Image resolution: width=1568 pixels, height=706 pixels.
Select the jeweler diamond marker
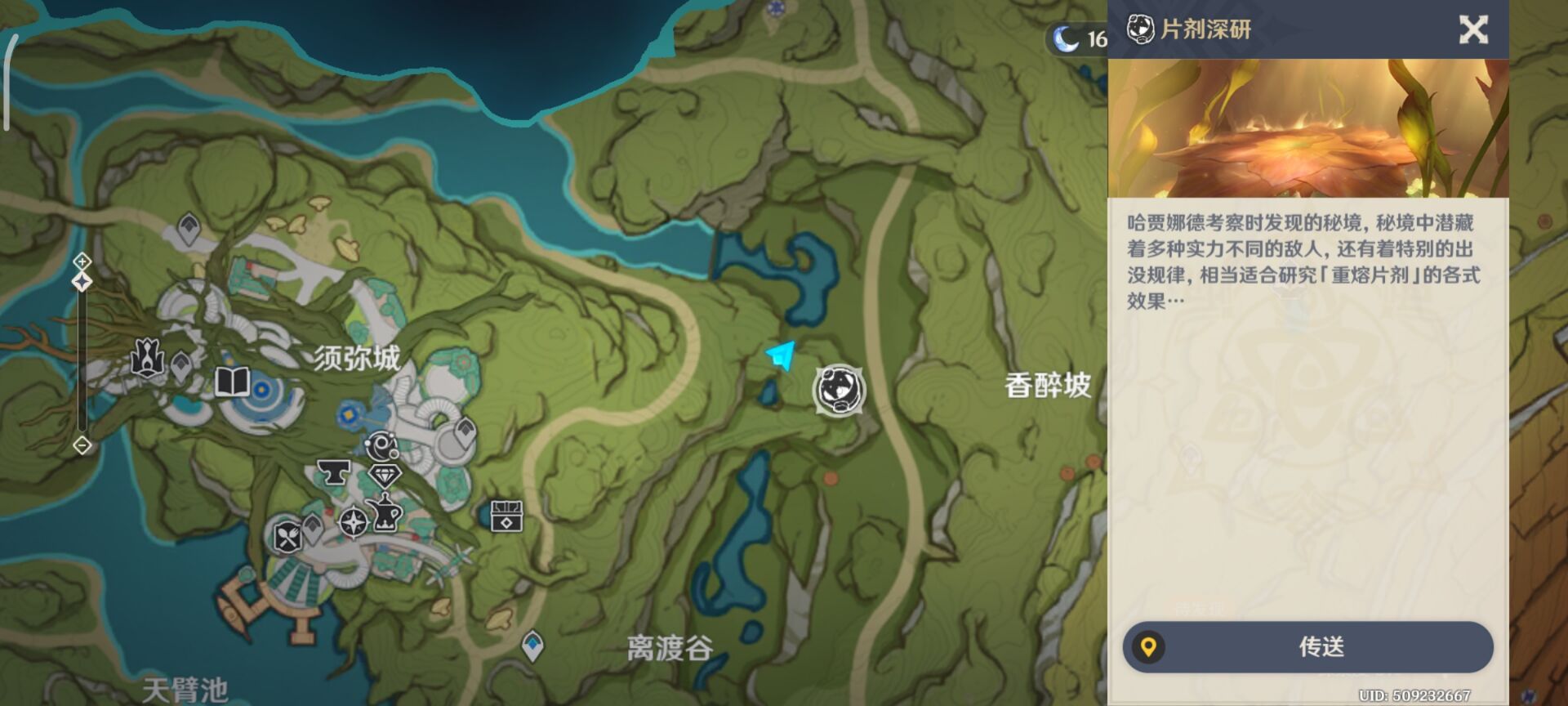click(384, 476)
